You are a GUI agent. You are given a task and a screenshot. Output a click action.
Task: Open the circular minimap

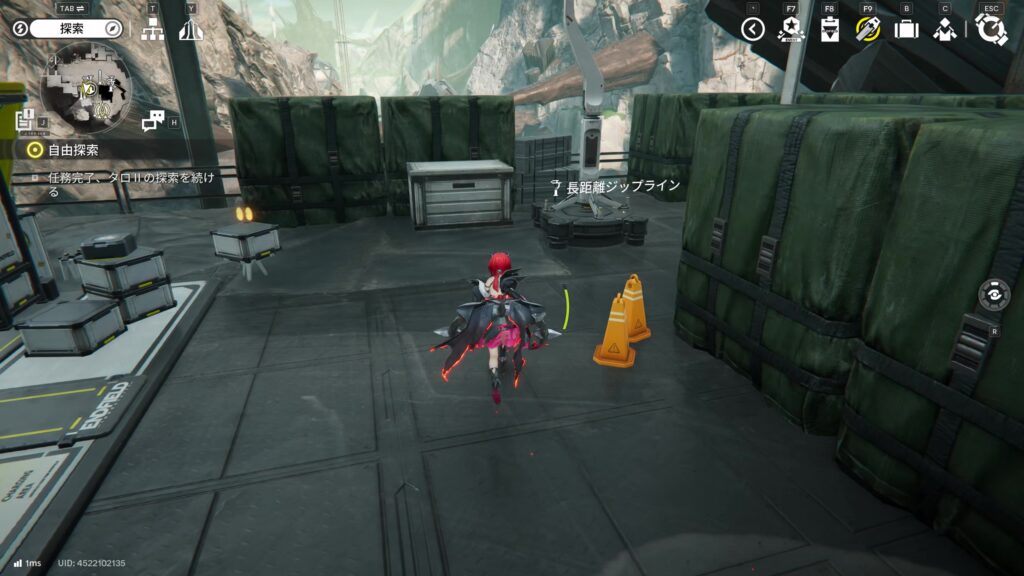click(87, 88)
